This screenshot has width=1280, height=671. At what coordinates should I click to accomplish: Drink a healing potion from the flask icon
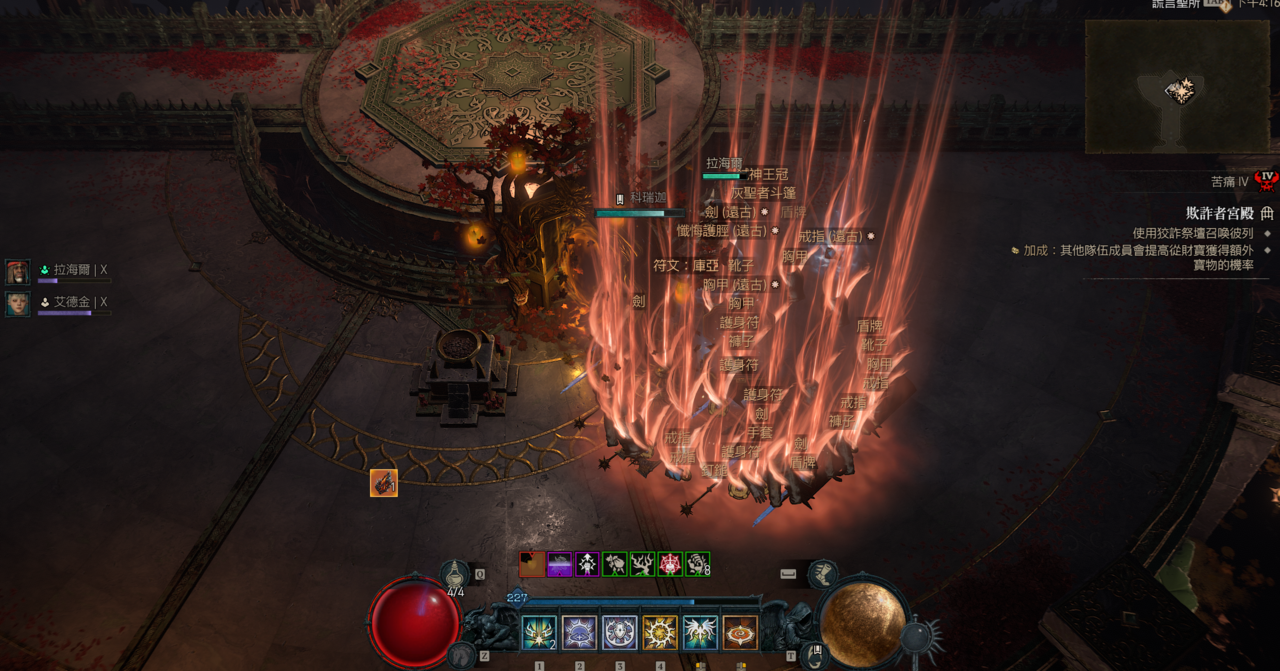point(456,574)
